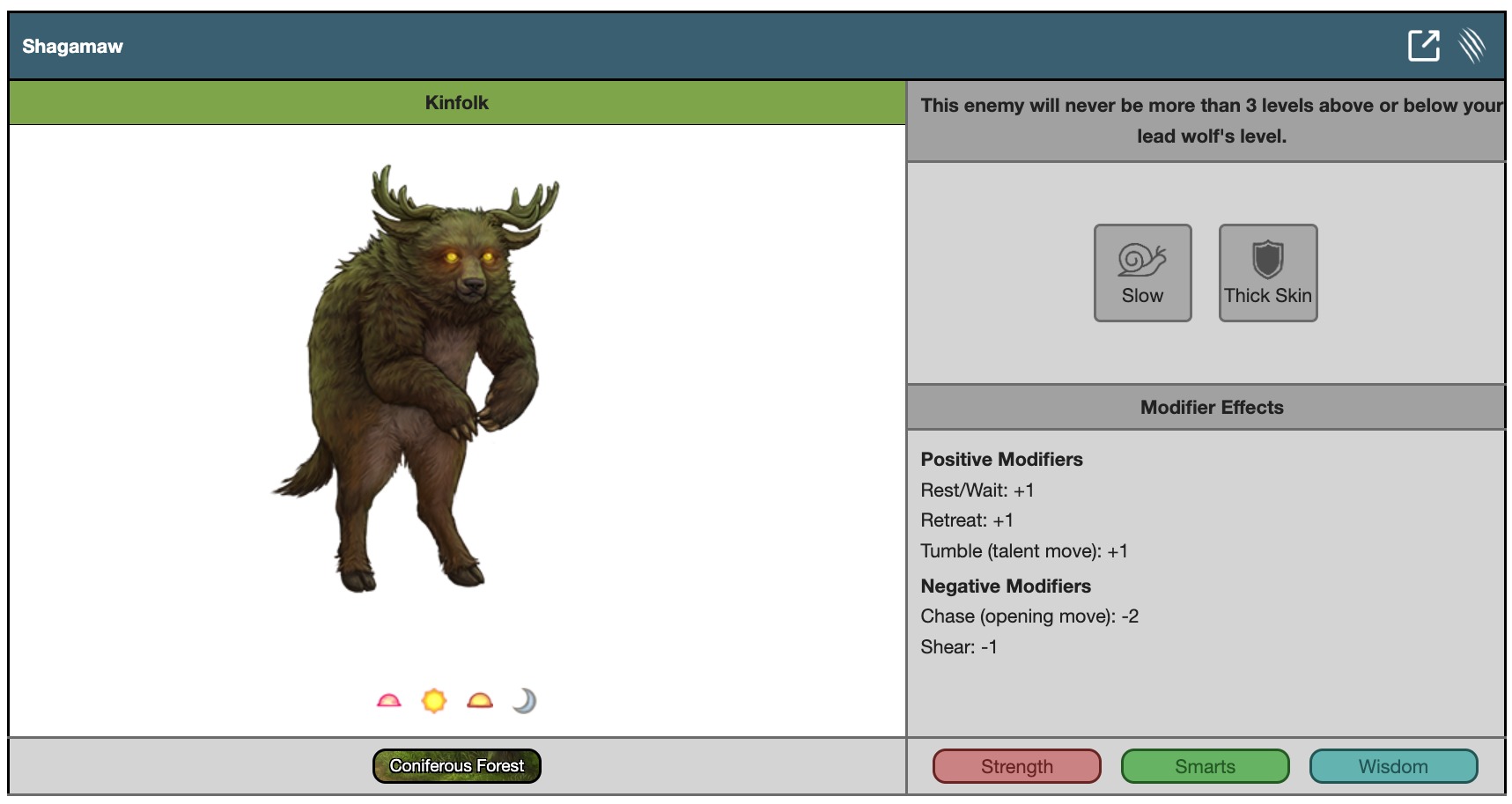This screenshot has height=804, width=1512.
Task: Choose the Coniferous Forest biome tag
Action: coord(456,766)
